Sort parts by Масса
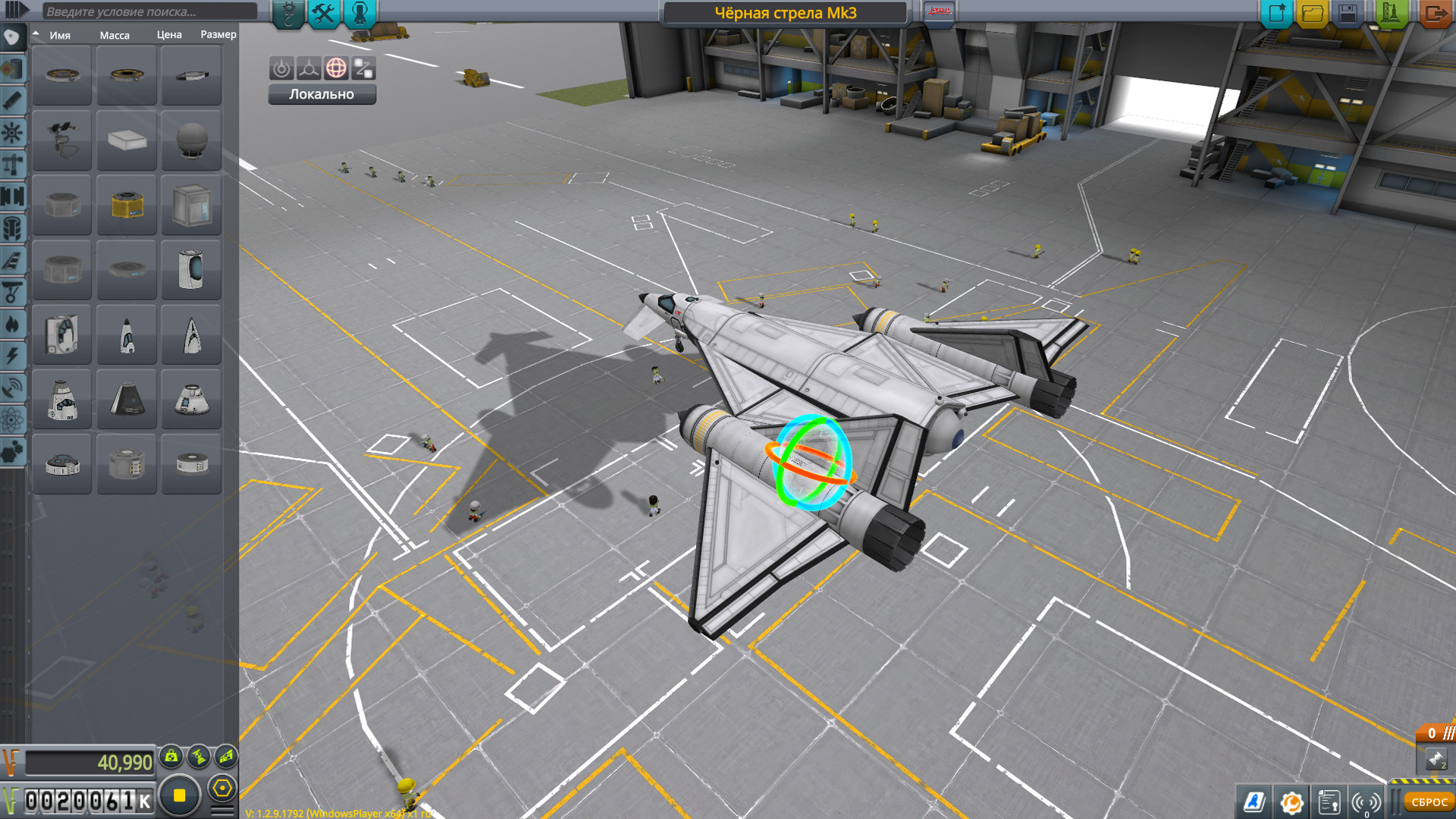Image resolution: width=1456 pixels, height=819 pixels. (x=115, y=35)
